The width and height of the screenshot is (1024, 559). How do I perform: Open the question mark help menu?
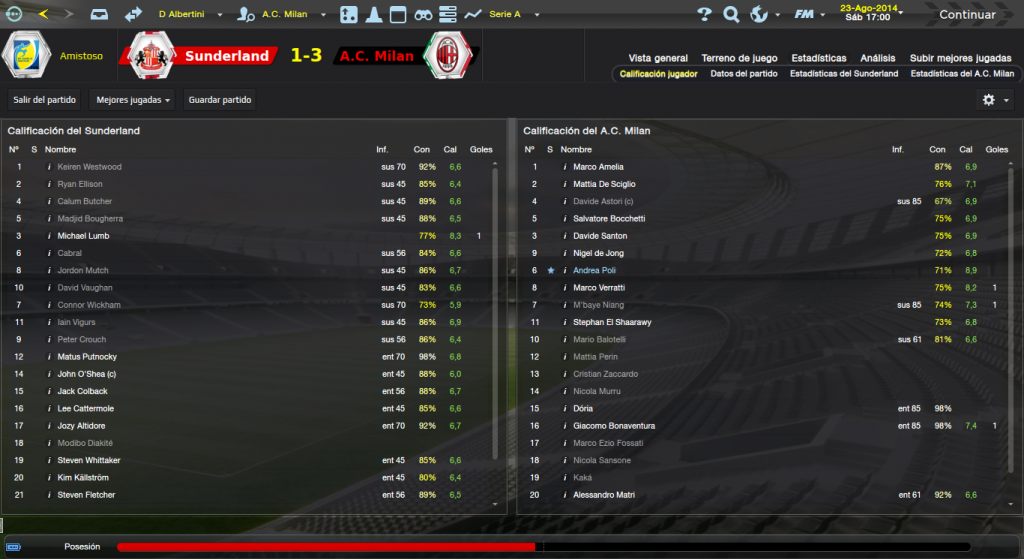click(704, 15)
